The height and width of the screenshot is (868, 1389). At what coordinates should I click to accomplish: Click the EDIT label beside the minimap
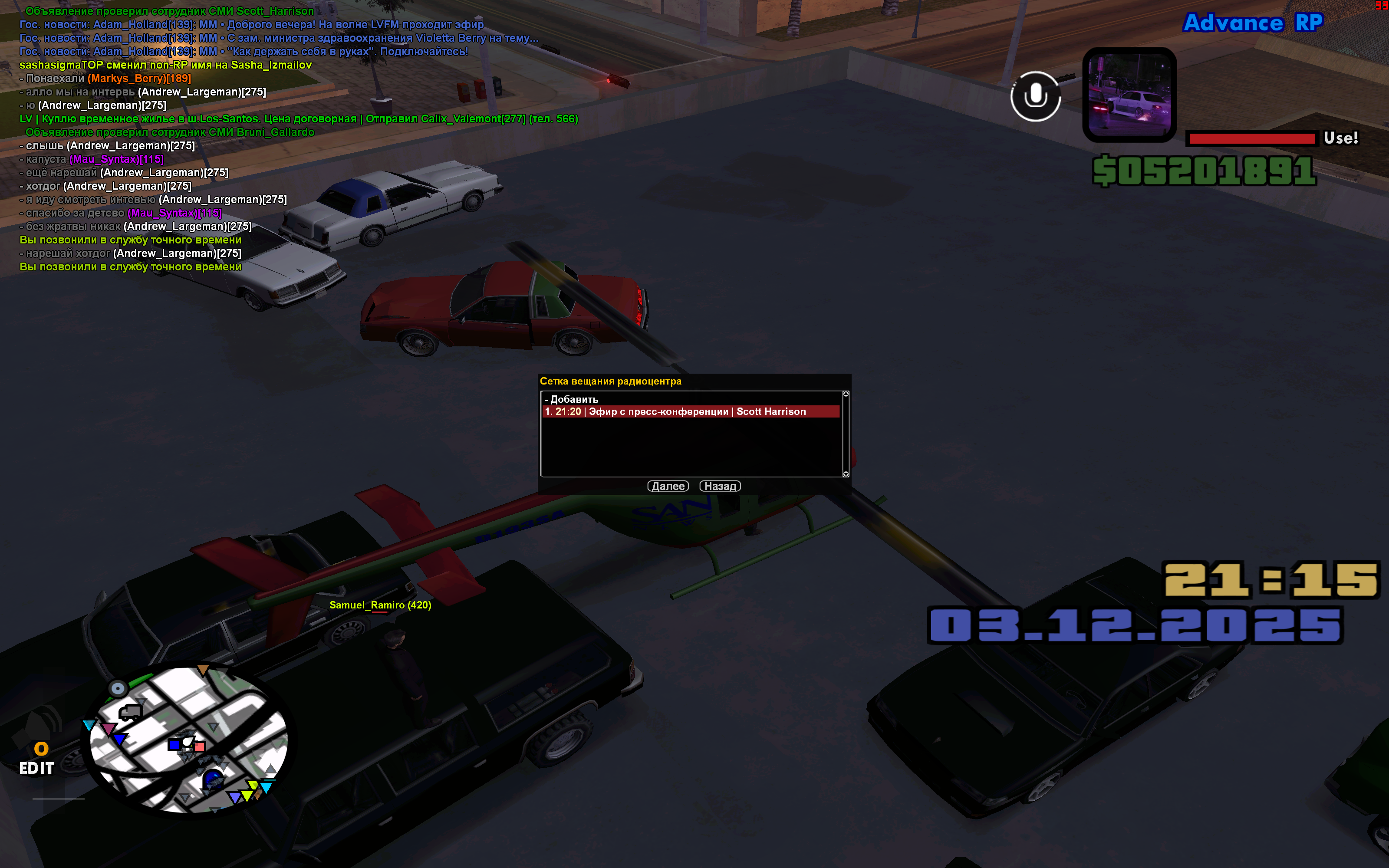tap(37, 768)
